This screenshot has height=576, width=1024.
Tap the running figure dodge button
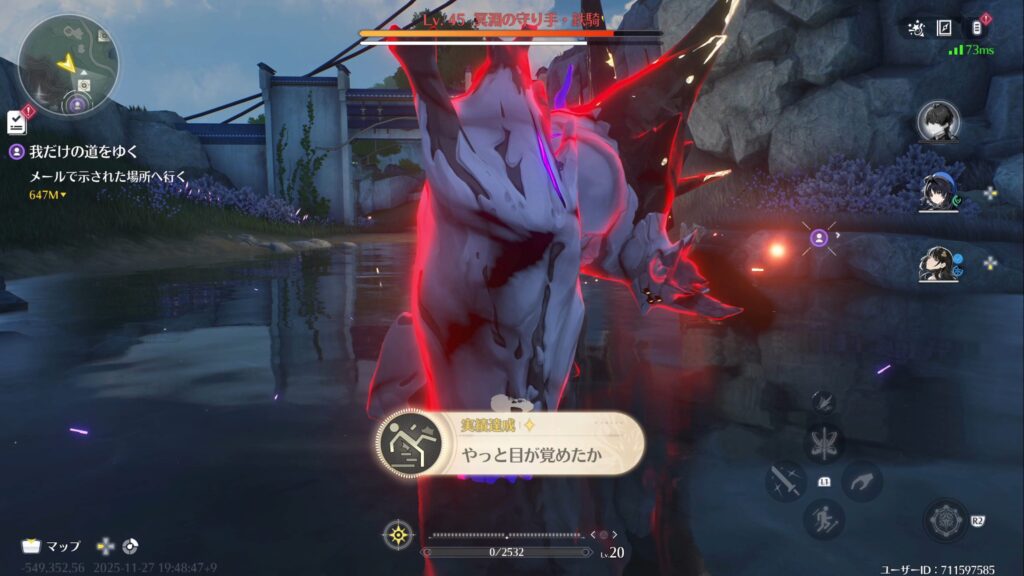826,519
